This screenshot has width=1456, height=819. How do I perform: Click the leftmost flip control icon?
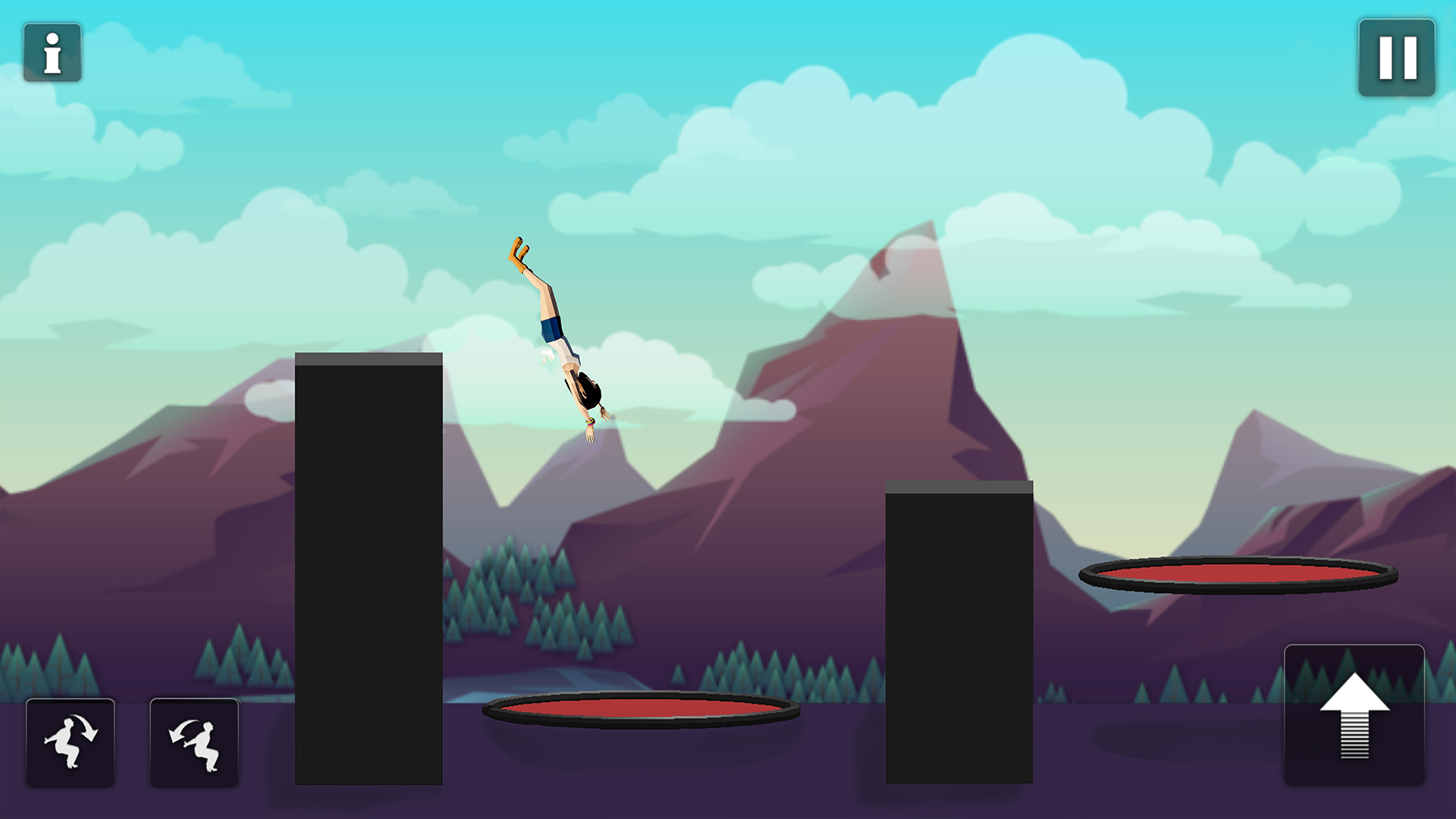click(x=69, y=741)
